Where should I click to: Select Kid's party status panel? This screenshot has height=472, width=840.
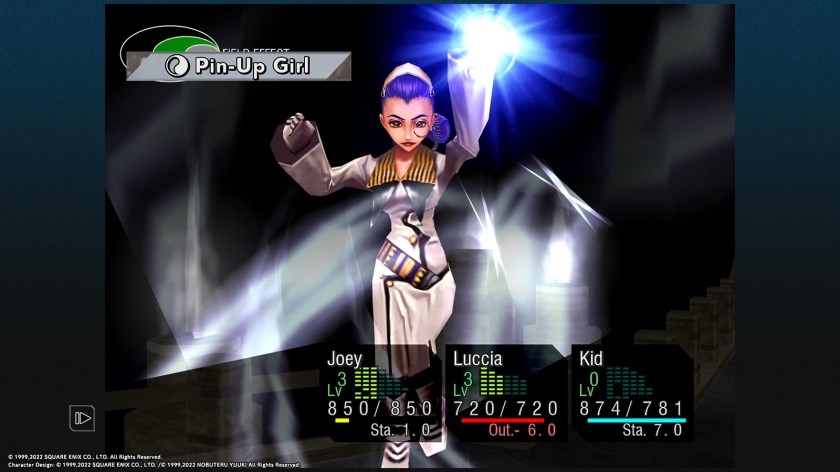(632, 393)
